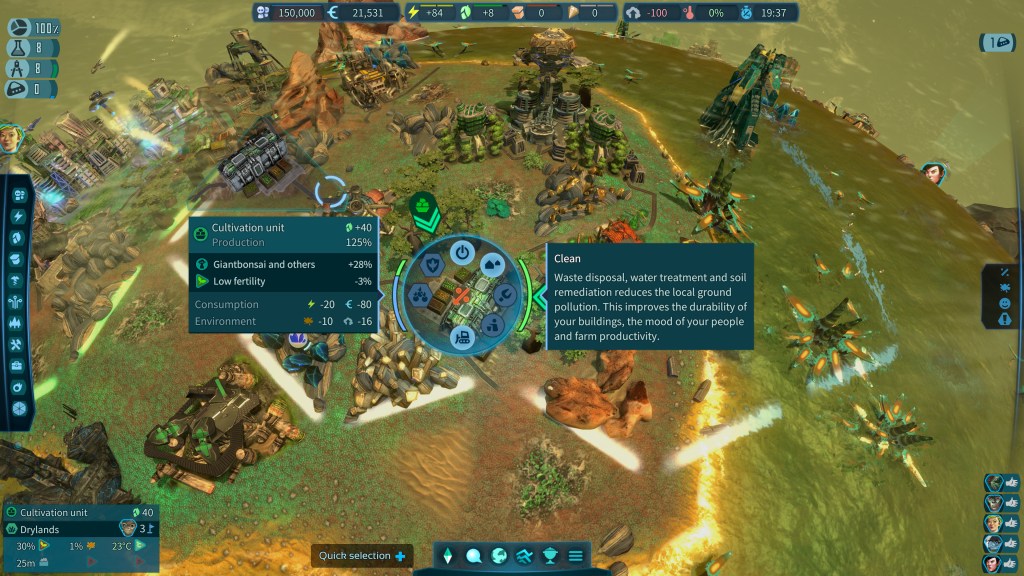Image resolution: width=1024 pixels, height=576 pixels.
Task: Open Quick selection
Action: pos(362,556)
